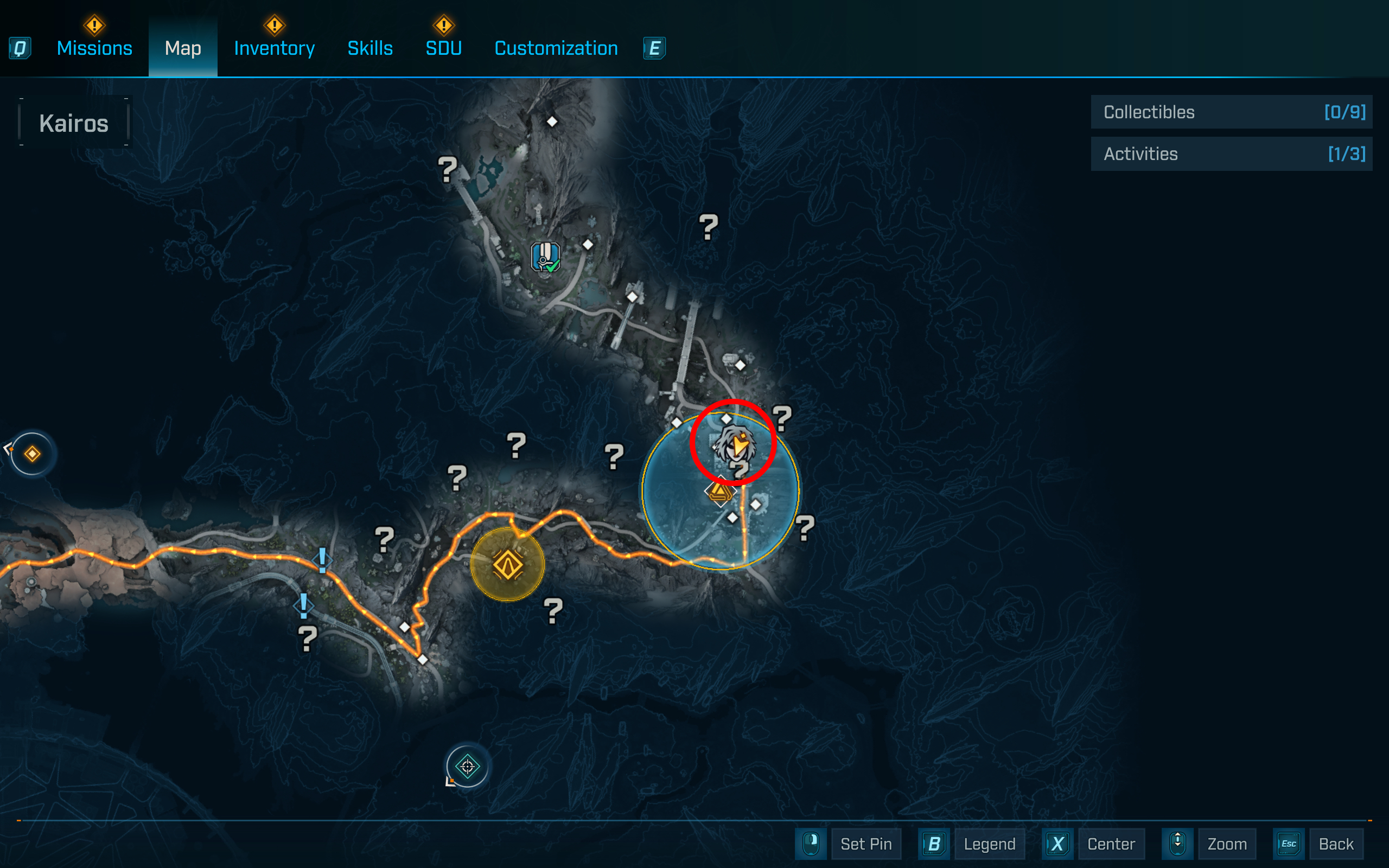Image resolution: width=1389 pixels, height=868 pixels.
Task: Select the orange emblem inside the blue zone
Action: pos(721,493)
